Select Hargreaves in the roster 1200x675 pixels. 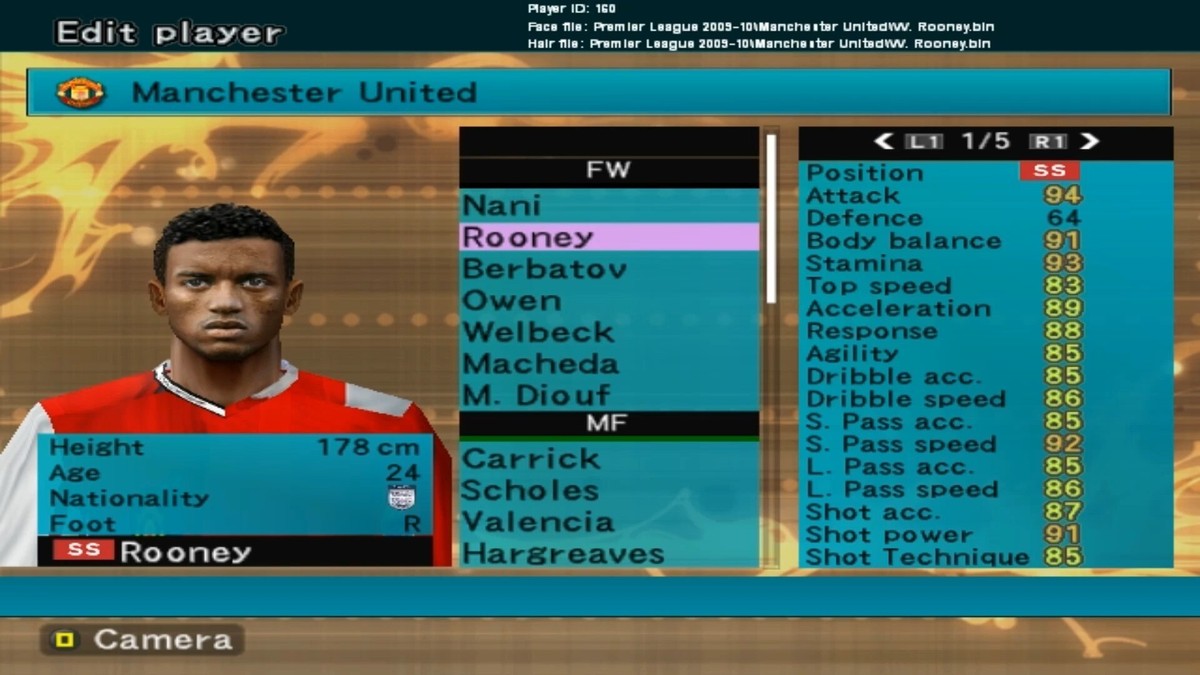click(563, 553)
